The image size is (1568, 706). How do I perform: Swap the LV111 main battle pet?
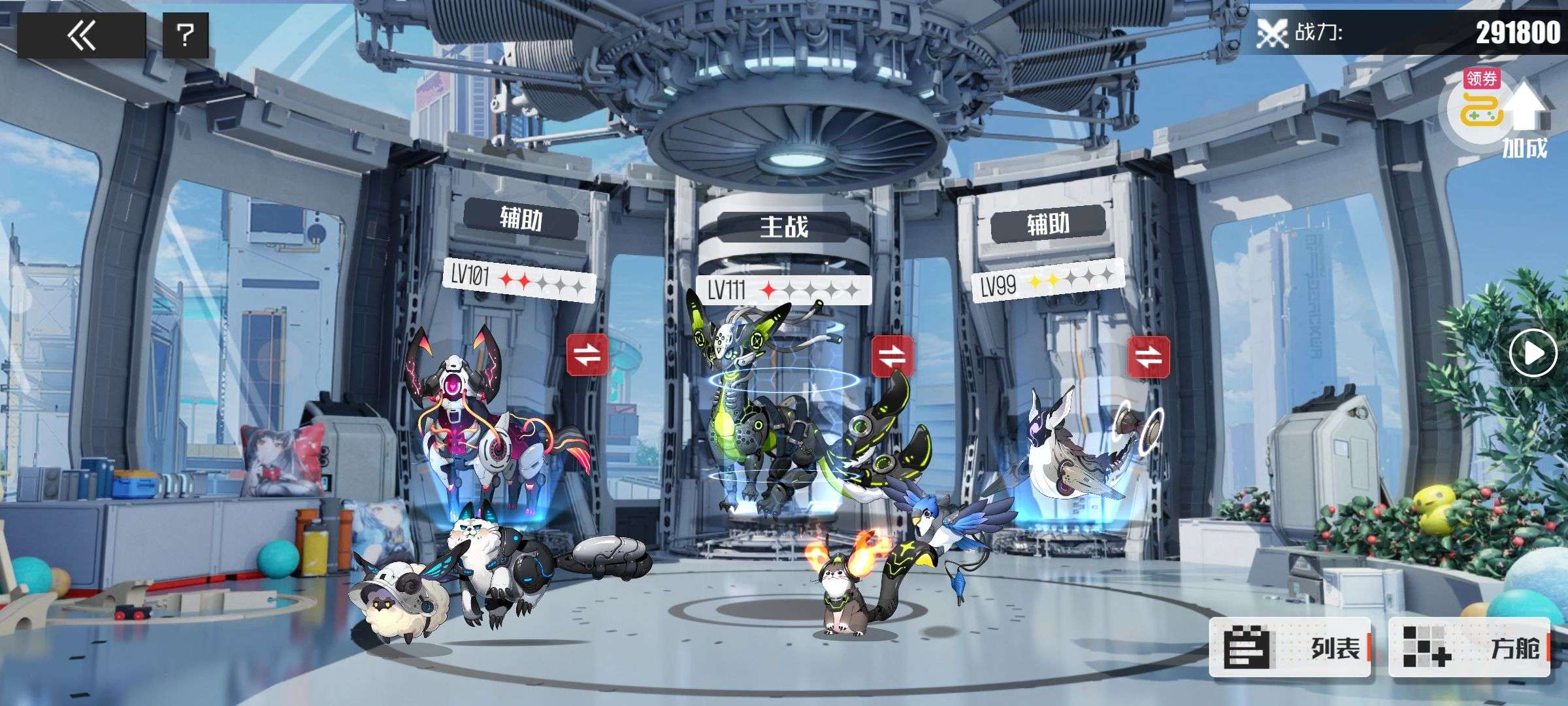[x=892, y=356]
